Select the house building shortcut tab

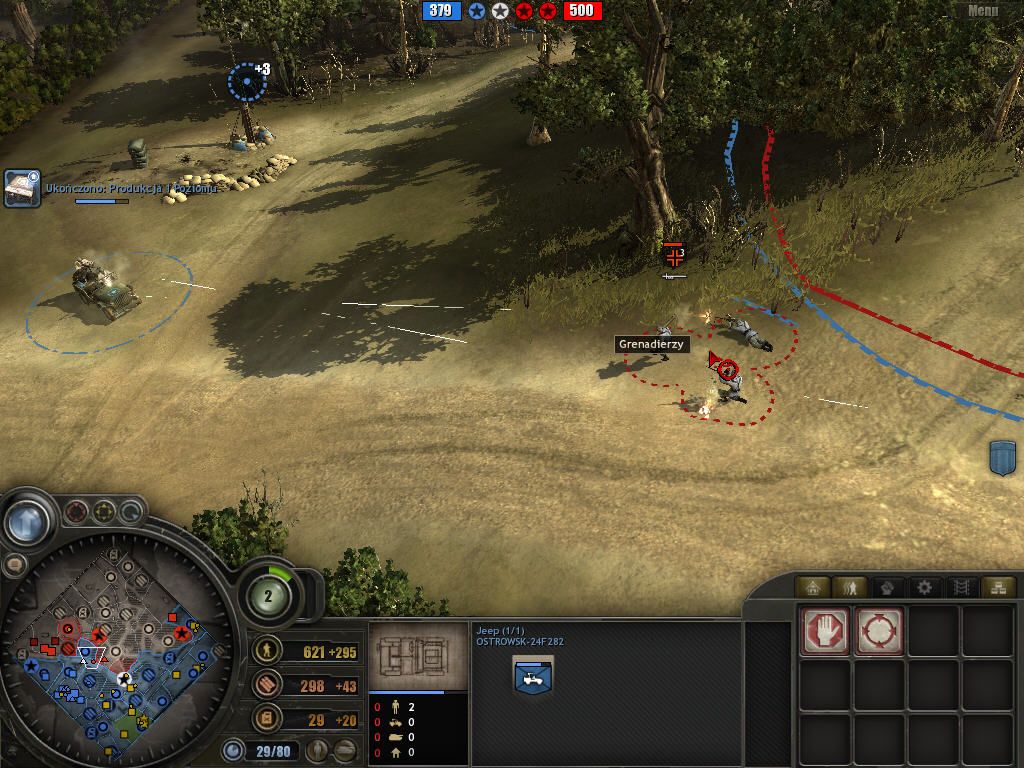click(x=813, y=587)
